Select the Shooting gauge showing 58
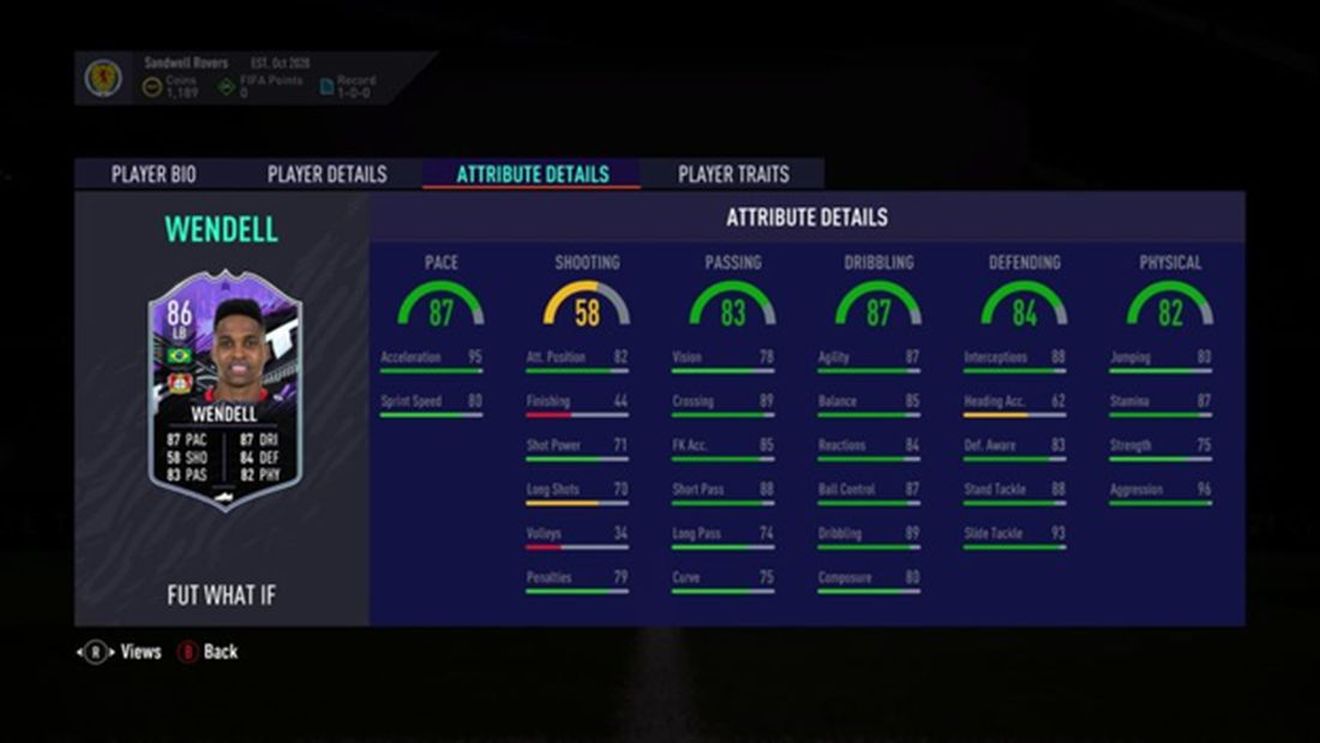The height and width of the screenshot is (743, 1320). [x=585, y=304]
